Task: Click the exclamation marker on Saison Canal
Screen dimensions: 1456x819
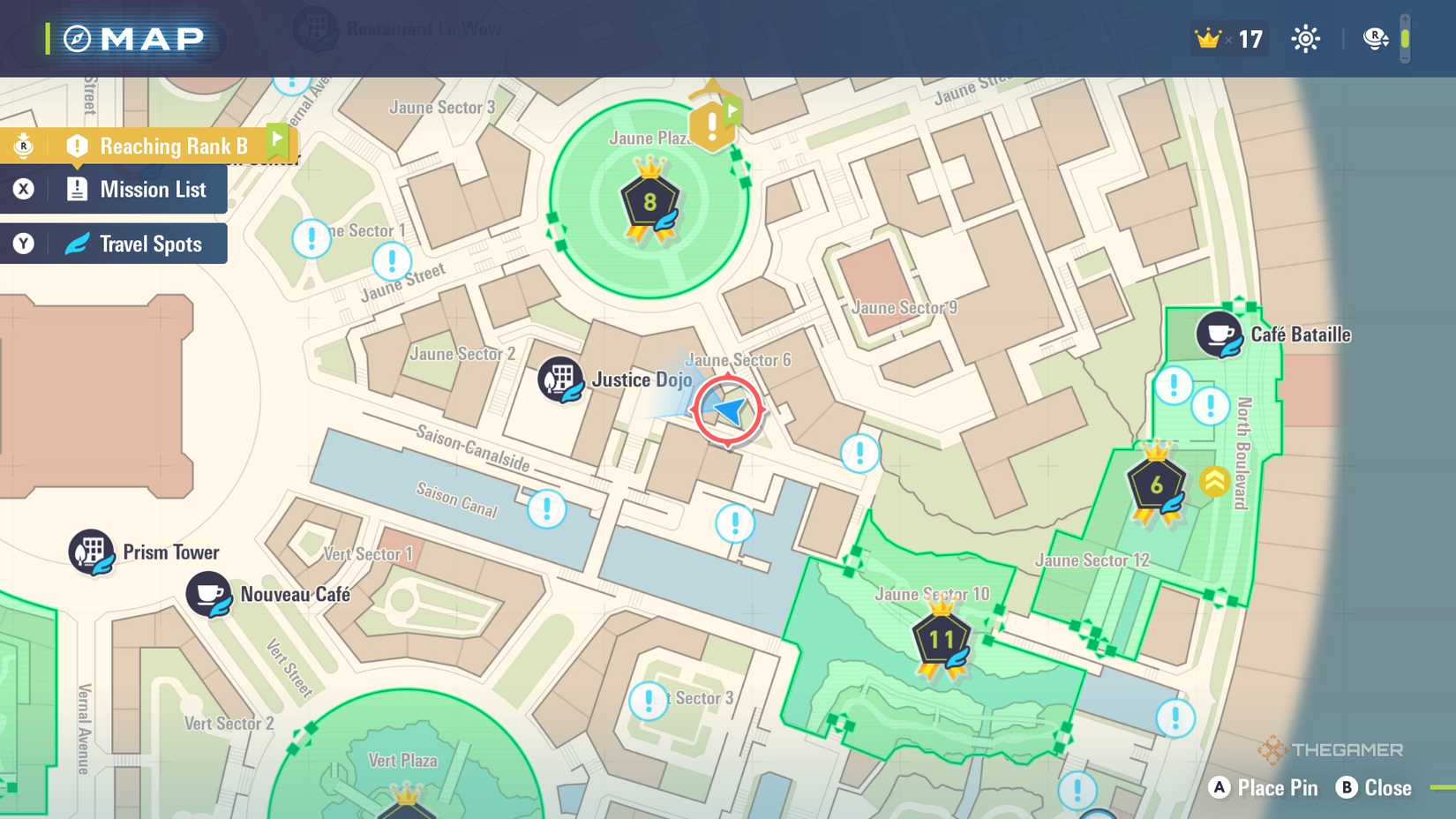Action: [x=546, y=507]
